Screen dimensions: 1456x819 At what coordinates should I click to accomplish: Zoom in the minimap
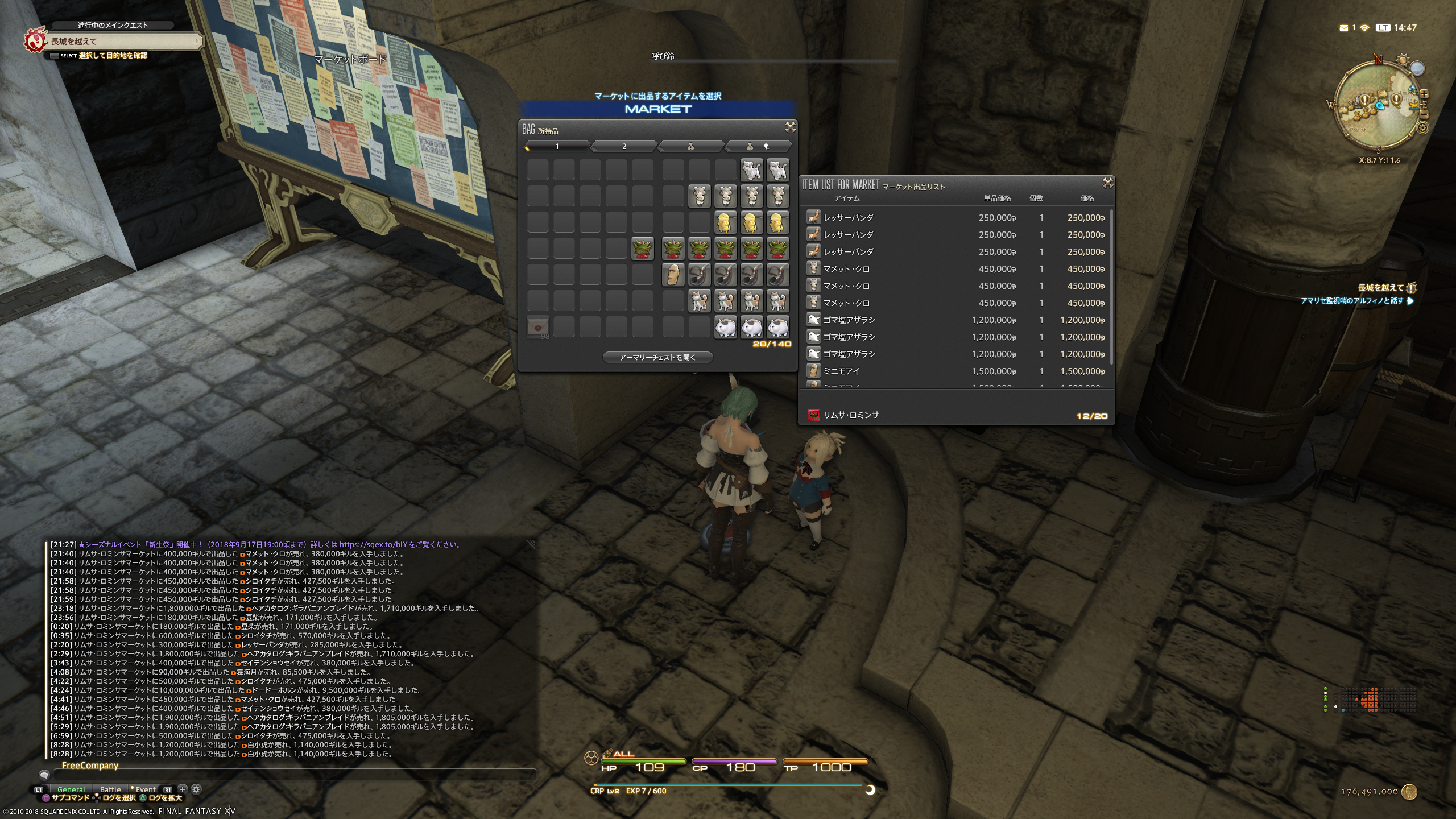click(x=1424, y=94)
